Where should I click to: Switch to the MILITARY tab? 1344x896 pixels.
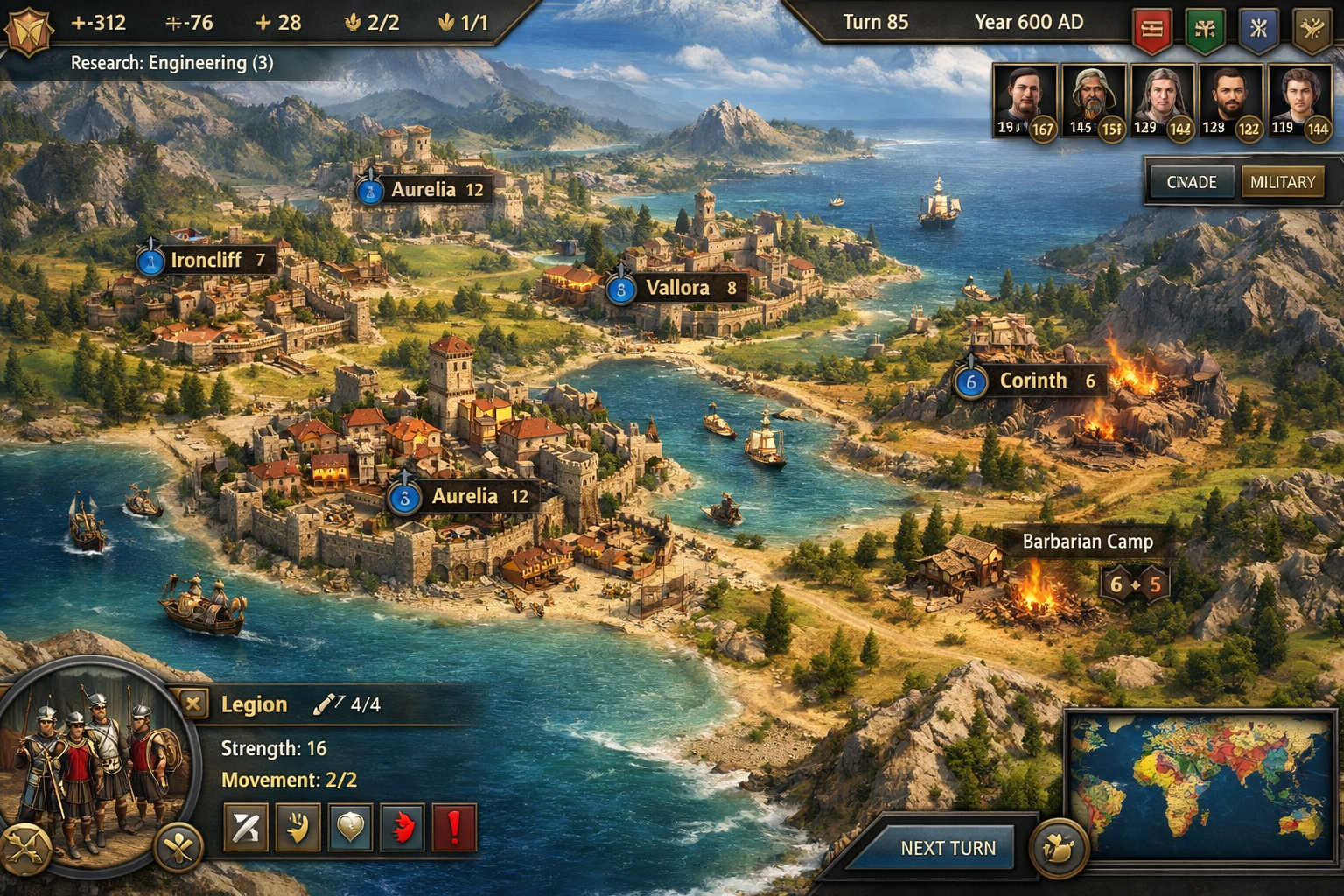point(1284,182)
